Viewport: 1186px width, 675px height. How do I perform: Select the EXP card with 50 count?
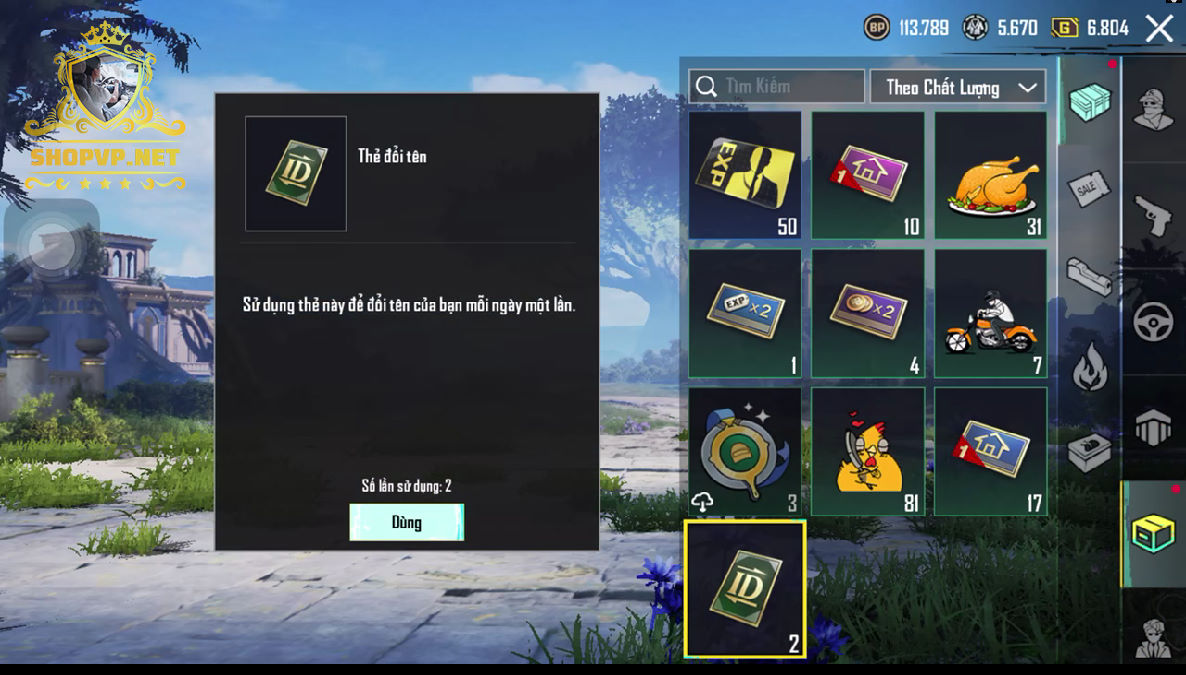[x=745, y=175]
